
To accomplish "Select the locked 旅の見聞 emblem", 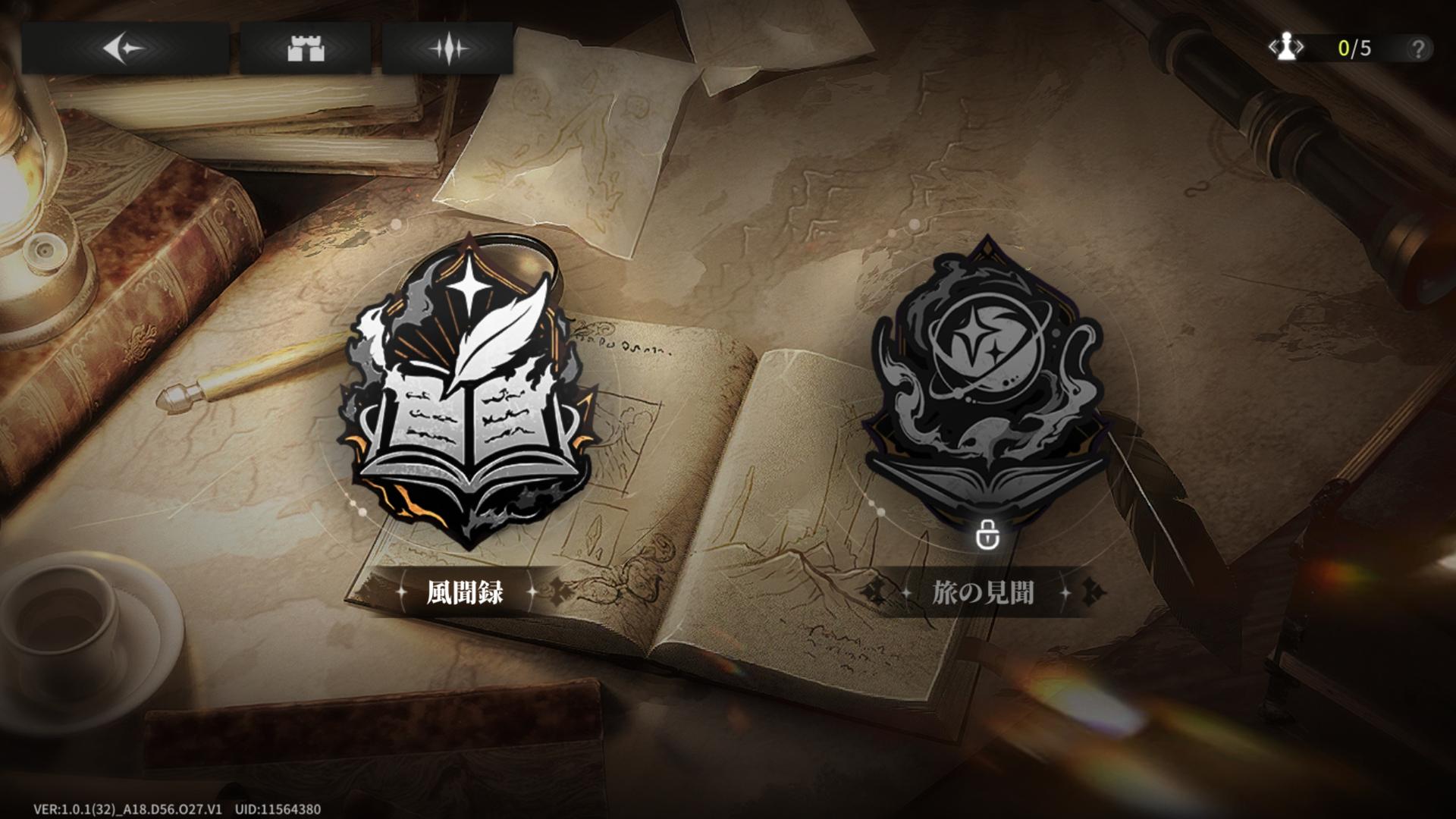I will pos(984,379).
